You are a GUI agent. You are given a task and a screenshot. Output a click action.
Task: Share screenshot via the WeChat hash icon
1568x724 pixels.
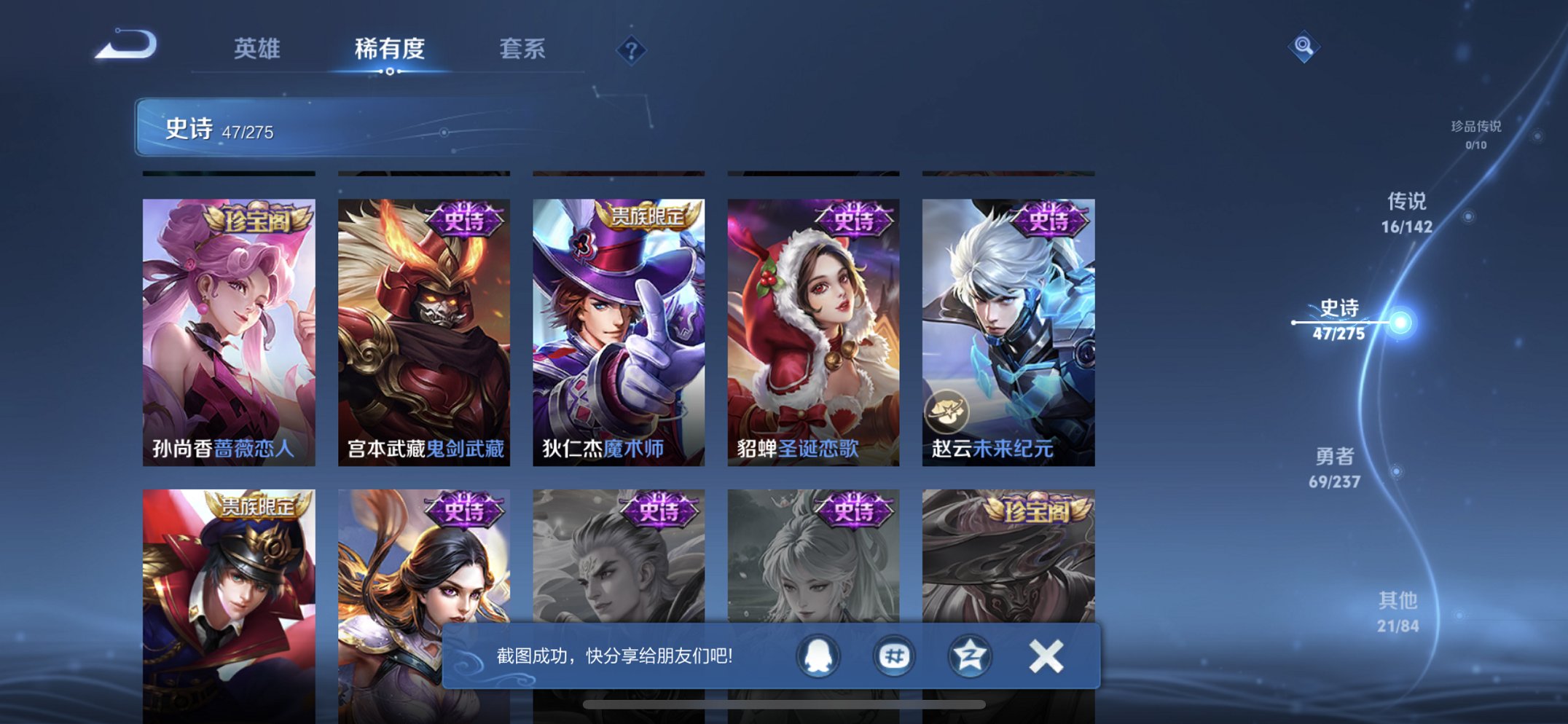(895, 656)
